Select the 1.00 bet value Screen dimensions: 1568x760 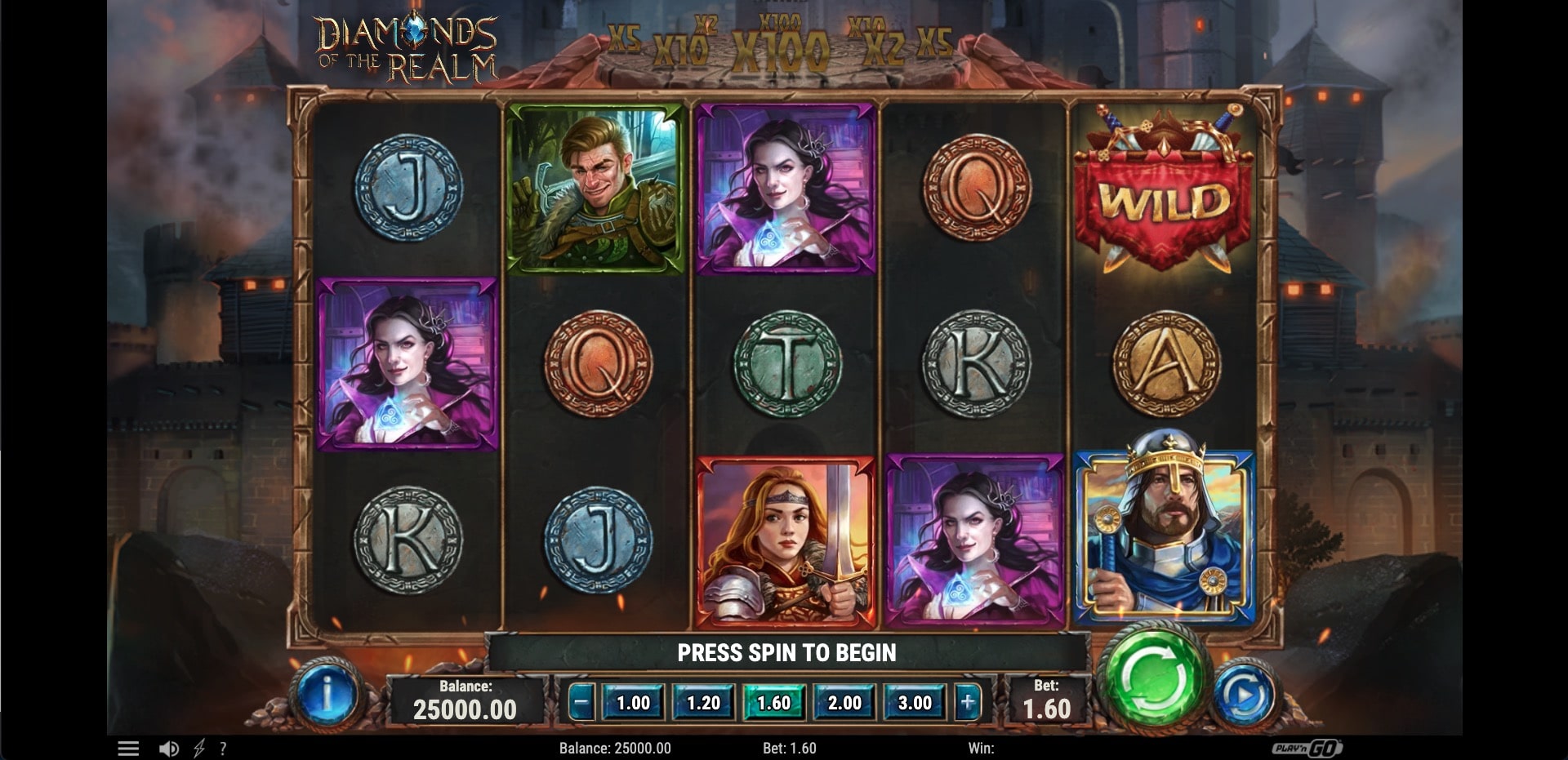[x=633, y=703]
